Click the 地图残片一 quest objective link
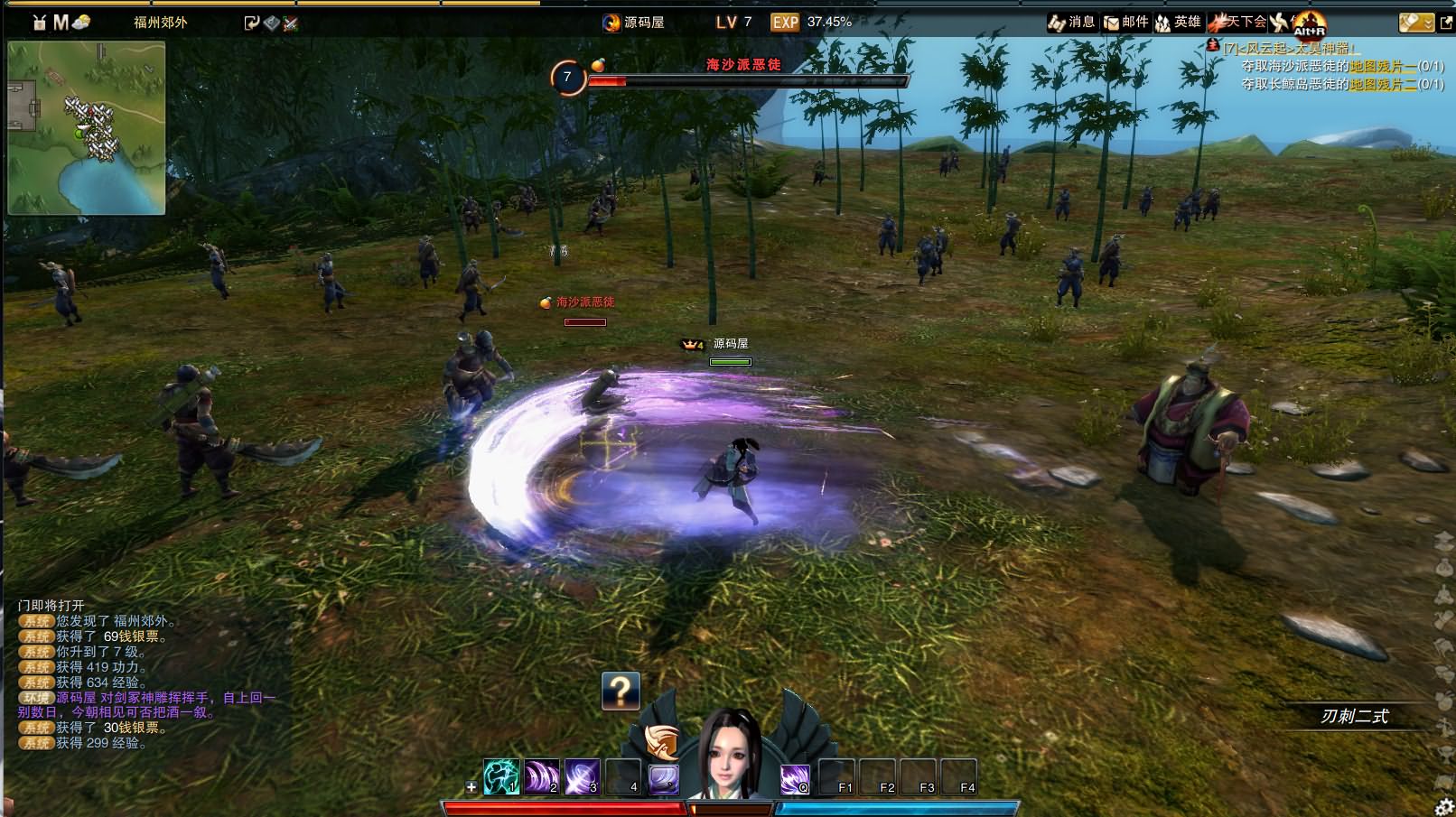The width and height of the screenshot is (1456, 817). click(1383, 66)
